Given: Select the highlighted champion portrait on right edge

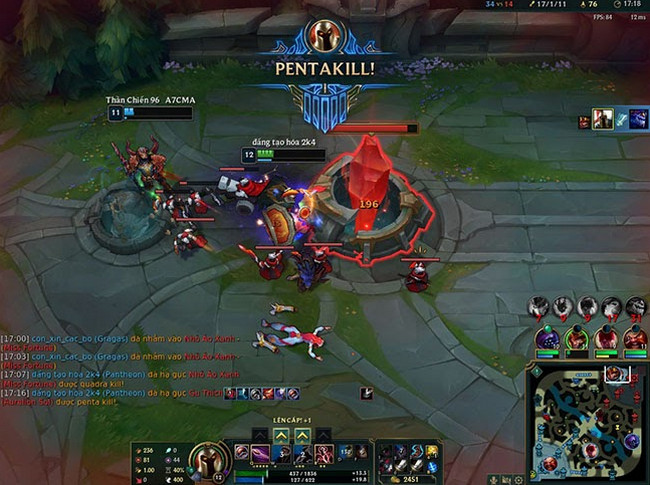Looking at the screenshot, I should 603,121.
